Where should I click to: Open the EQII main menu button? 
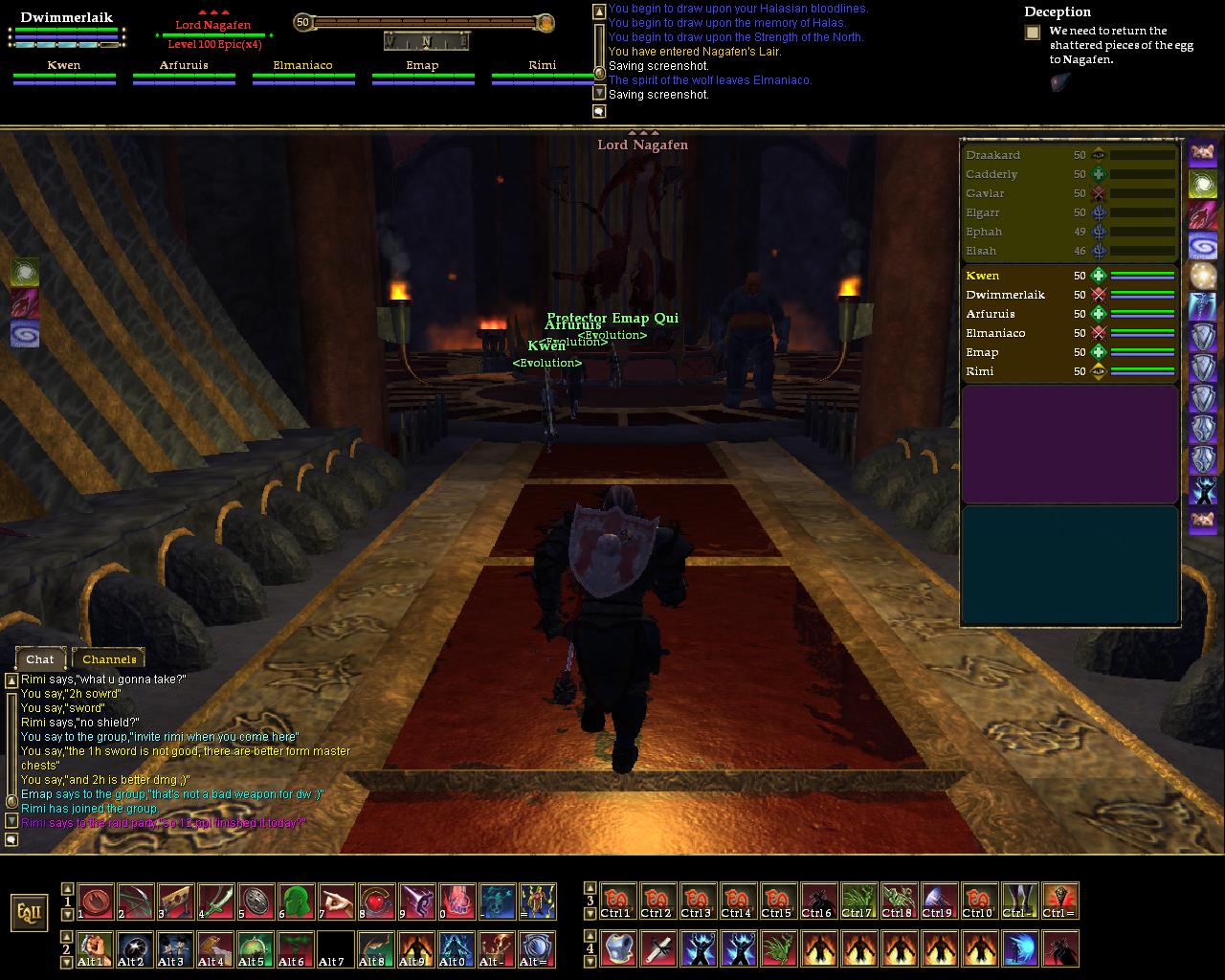coord(30,912)
